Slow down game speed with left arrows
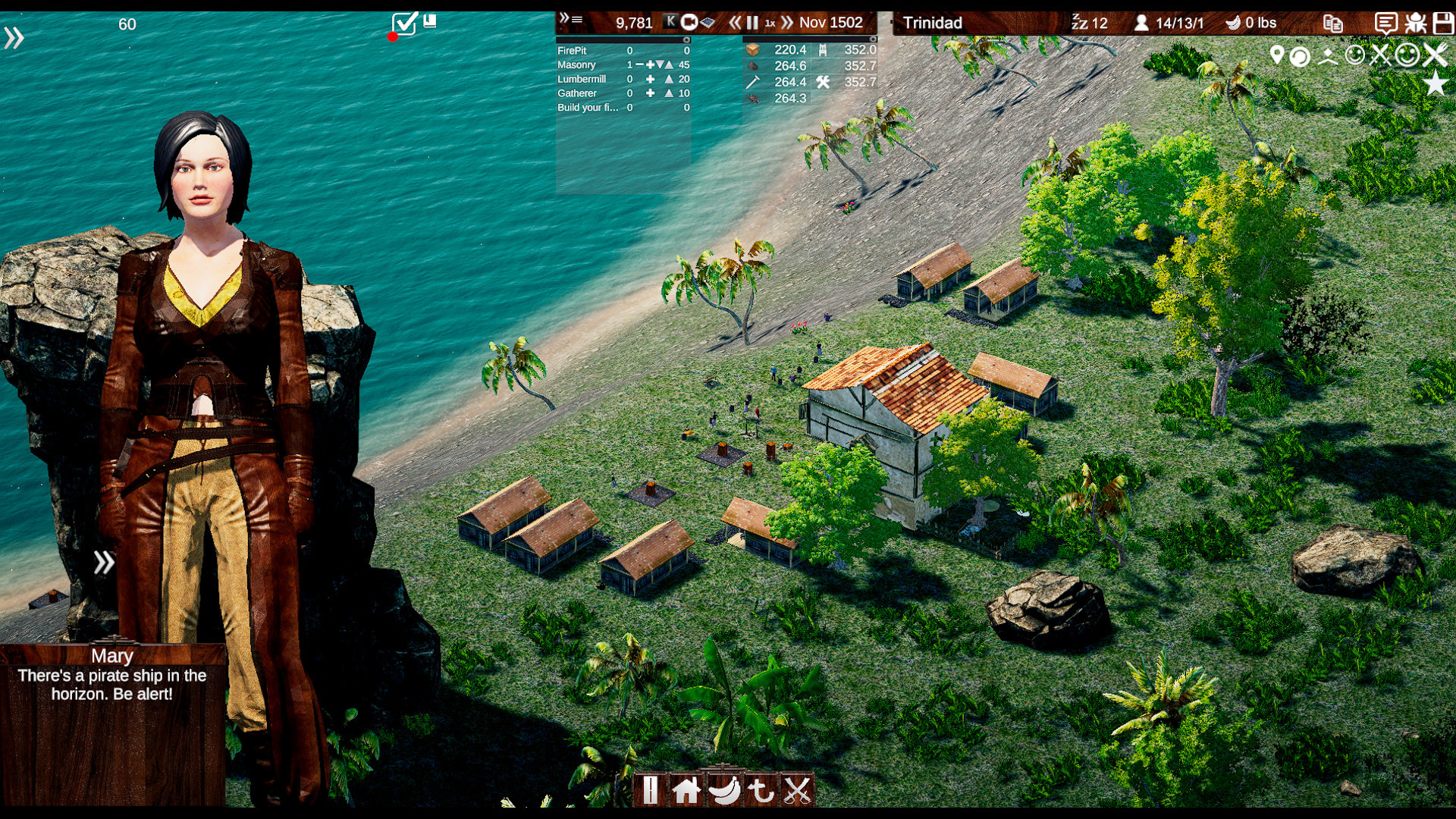 [734, 23]
